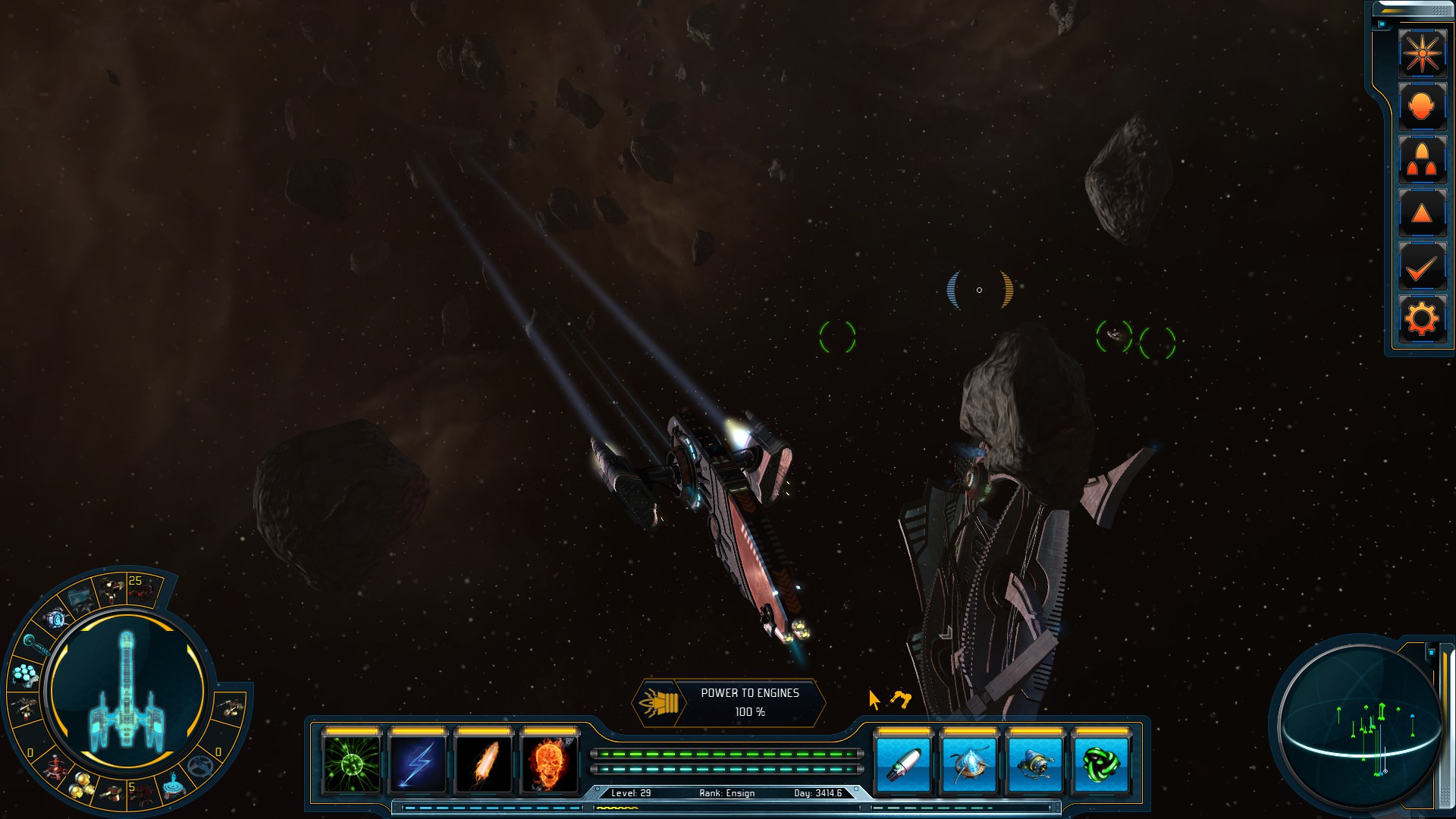
Task: Click the spherical radar minimap
Action: pyautogui.click(x=1359, y=724)
